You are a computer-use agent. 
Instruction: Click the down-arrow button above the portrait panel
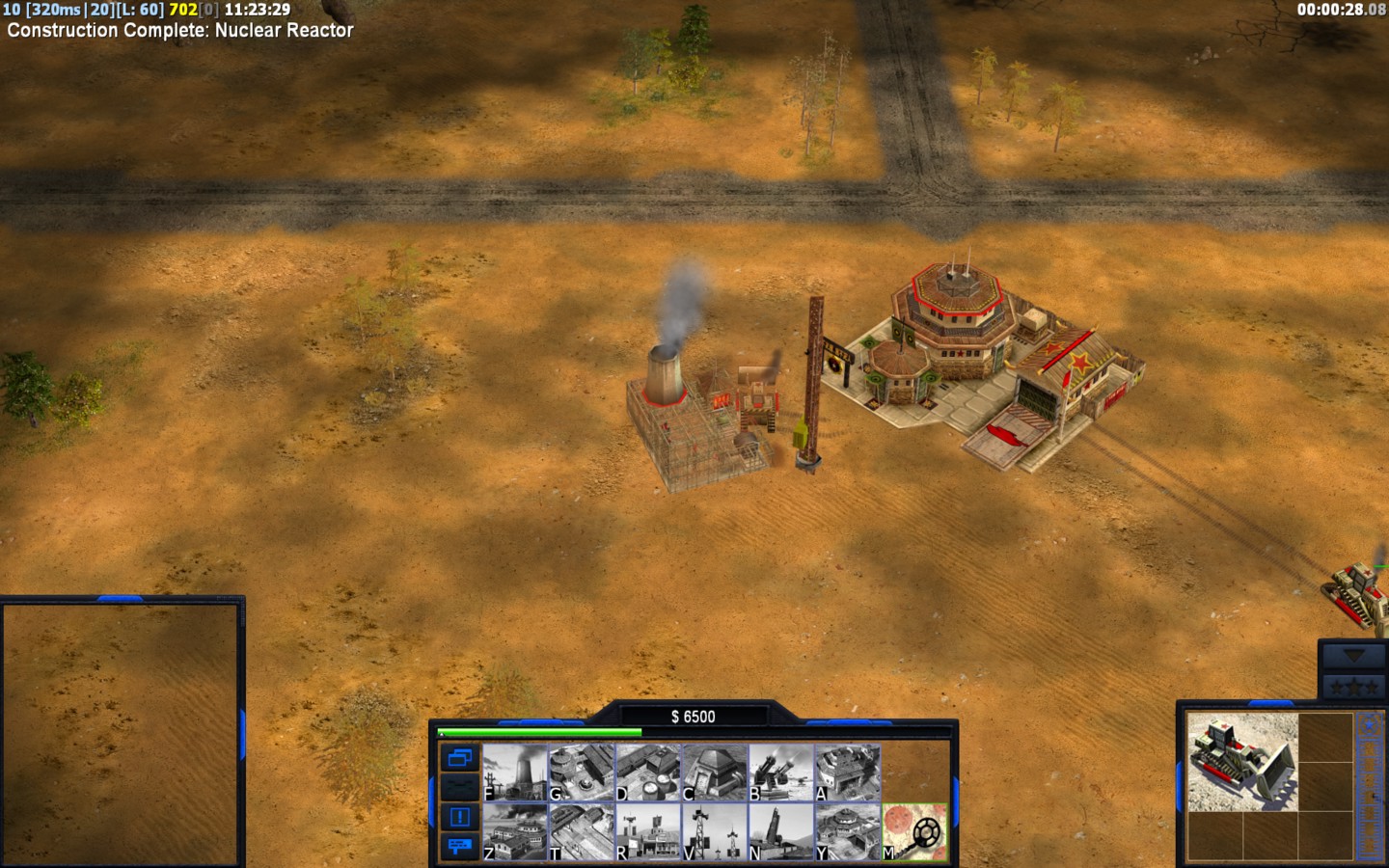click(1352, 656)
